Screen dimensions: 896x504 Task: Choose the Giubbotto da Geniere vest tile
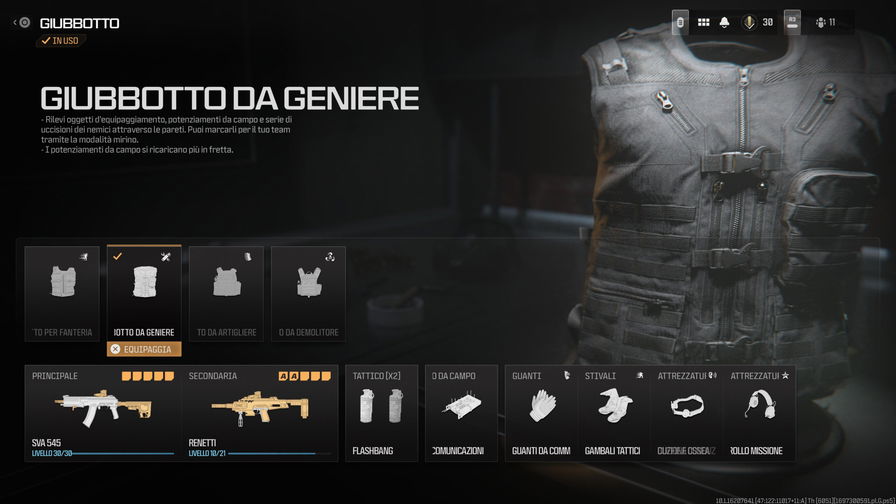point(144,292)
